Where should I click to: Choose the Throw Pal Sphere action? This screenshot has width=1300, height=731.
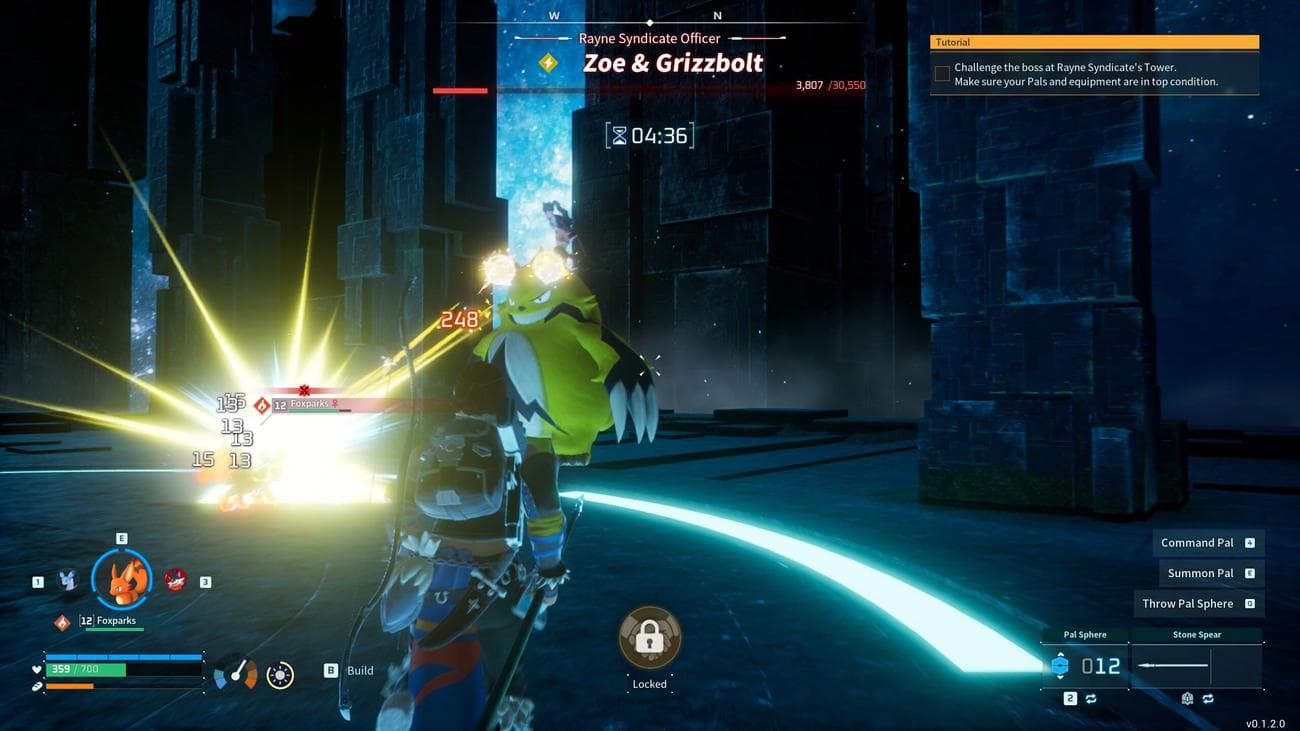pyautogui.click(x=1188, y=603)
